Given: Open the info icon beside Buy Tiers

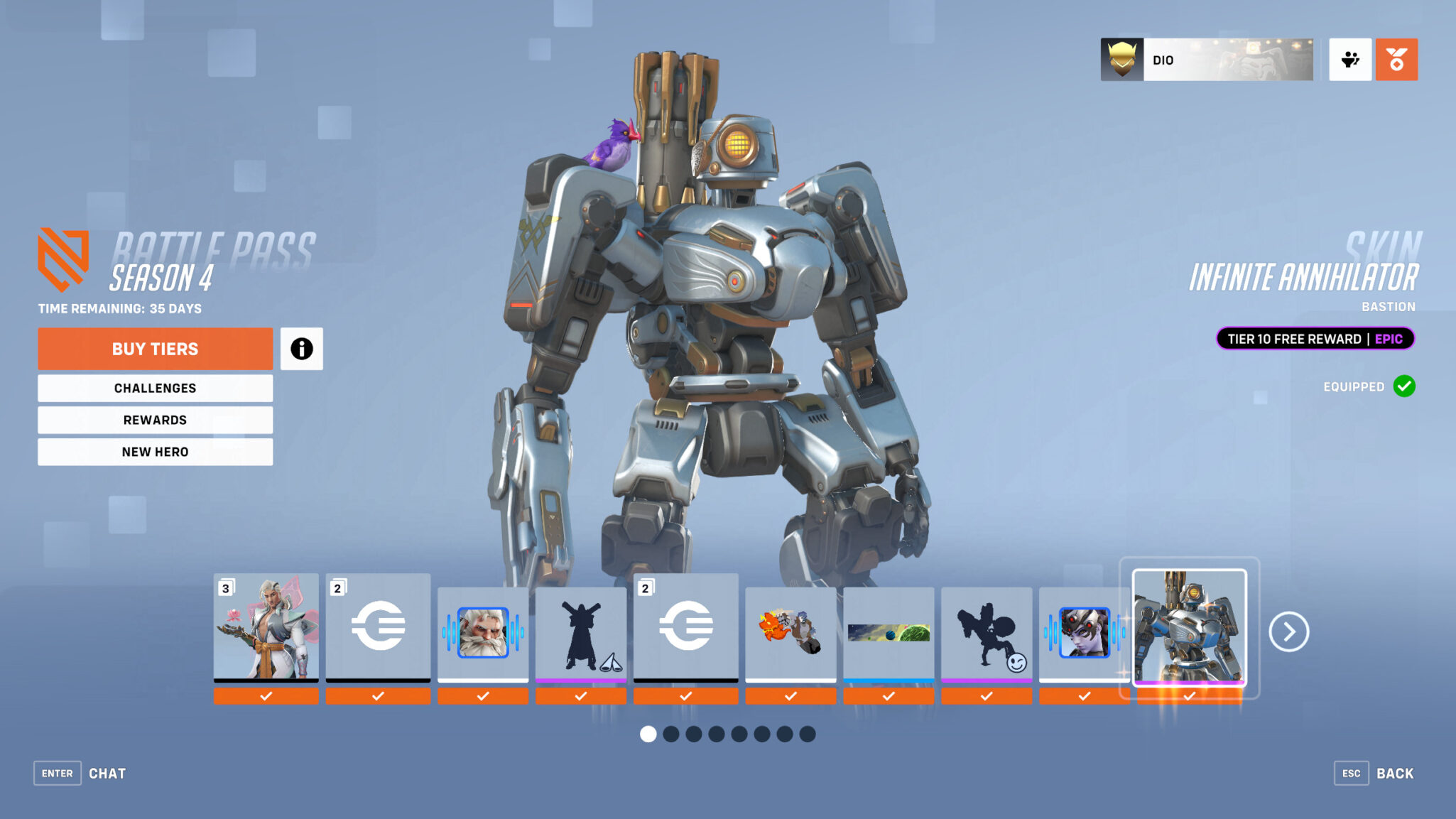Looking at the screenshot, I should pos(303,349).
